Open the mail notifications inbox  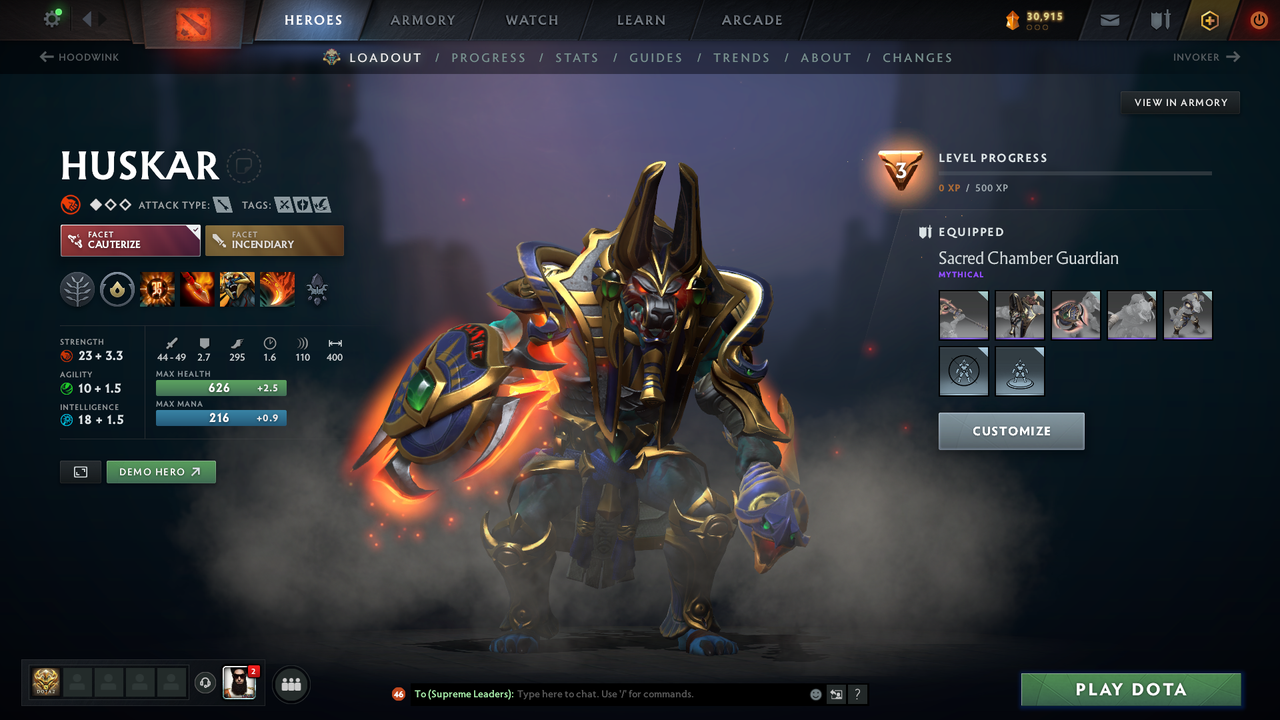(x=1108, y=20)
